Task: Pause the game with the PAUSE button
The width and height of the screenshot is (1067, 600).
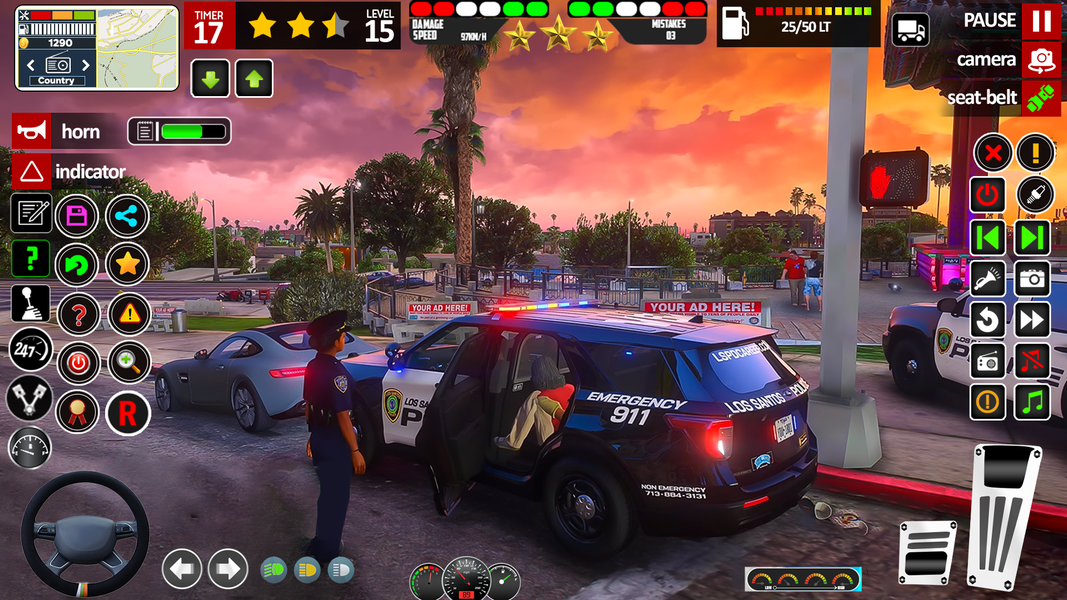Action: [1041, 21]
